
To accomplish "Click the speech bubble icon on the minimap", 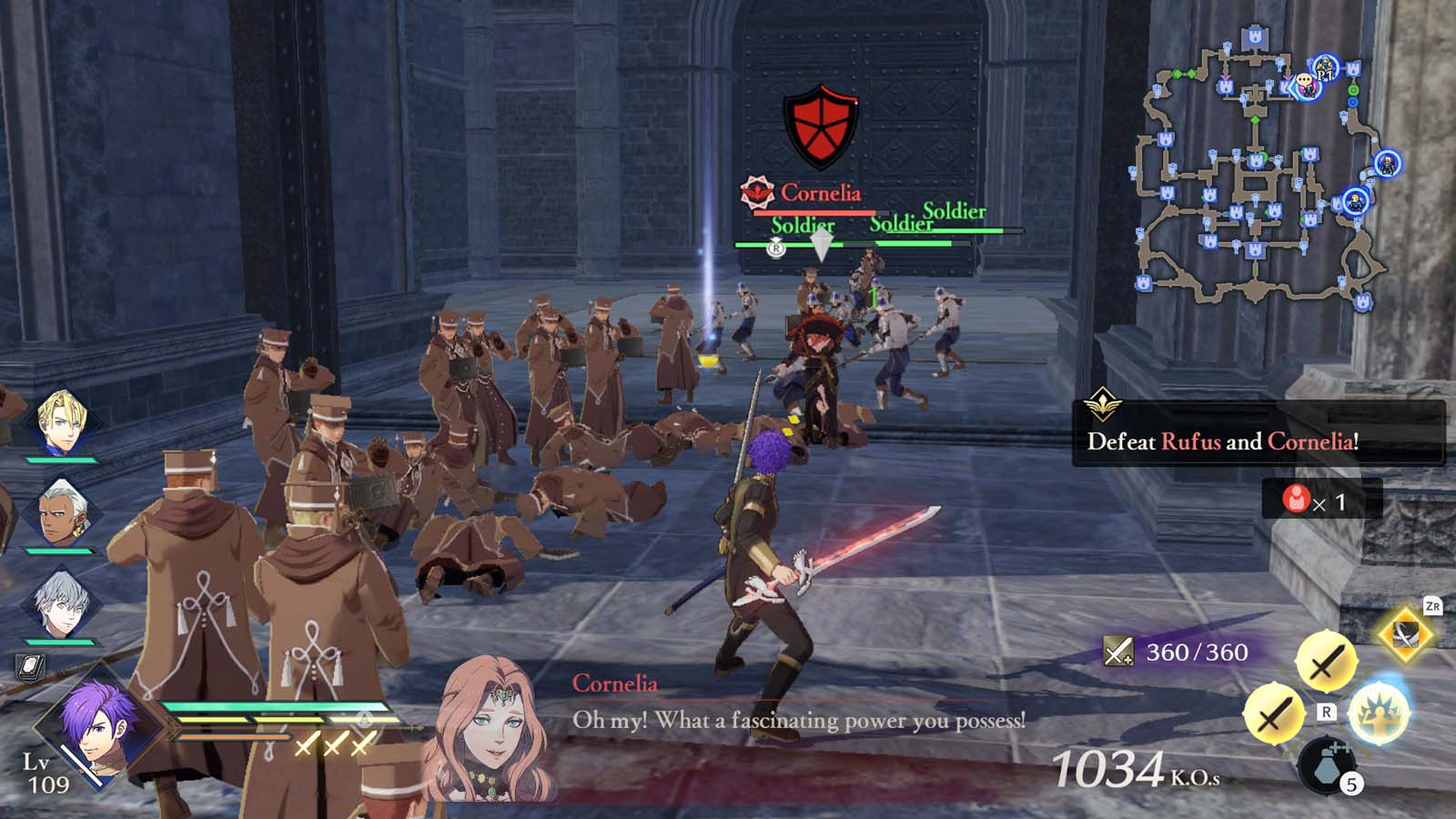I will [1304, 80].
